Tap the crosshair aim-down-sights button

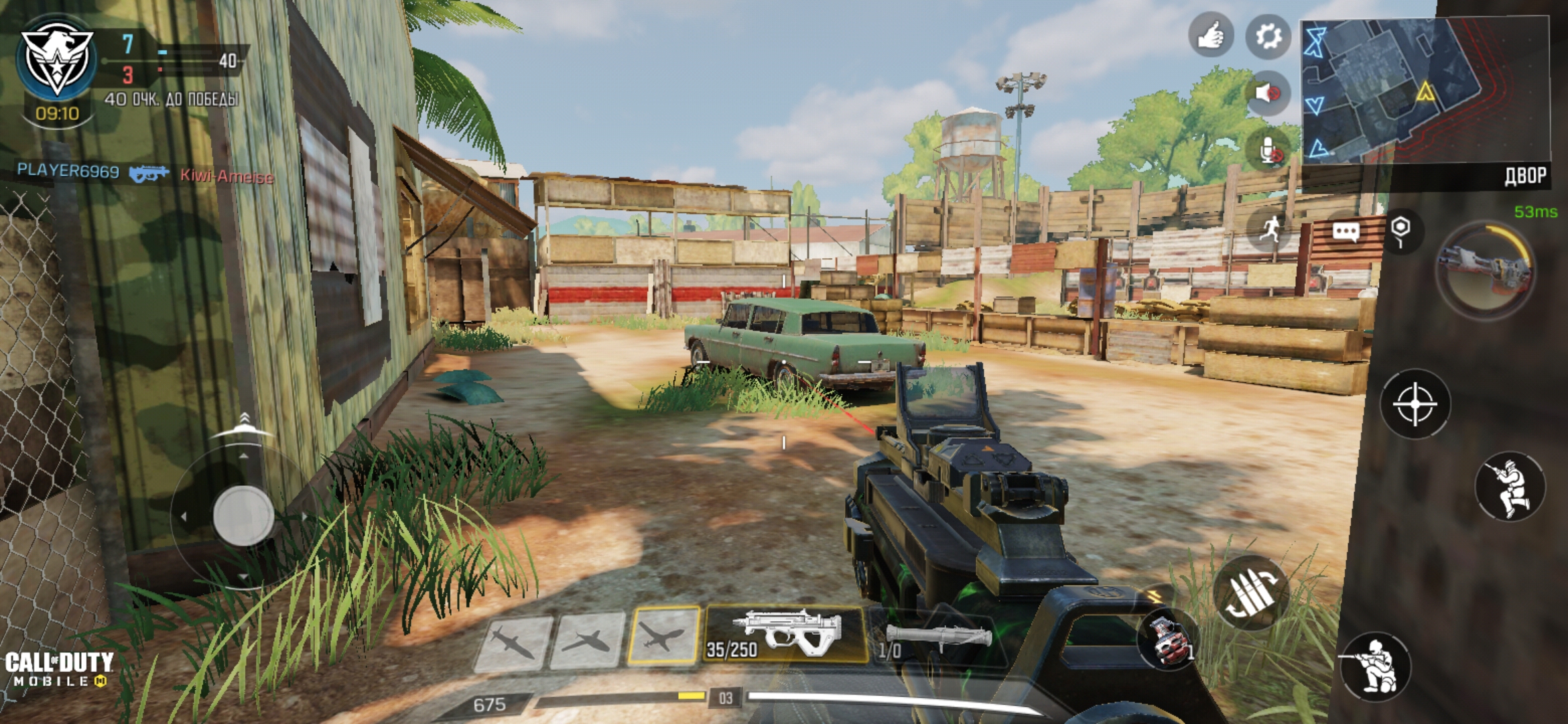(1415, 404)
